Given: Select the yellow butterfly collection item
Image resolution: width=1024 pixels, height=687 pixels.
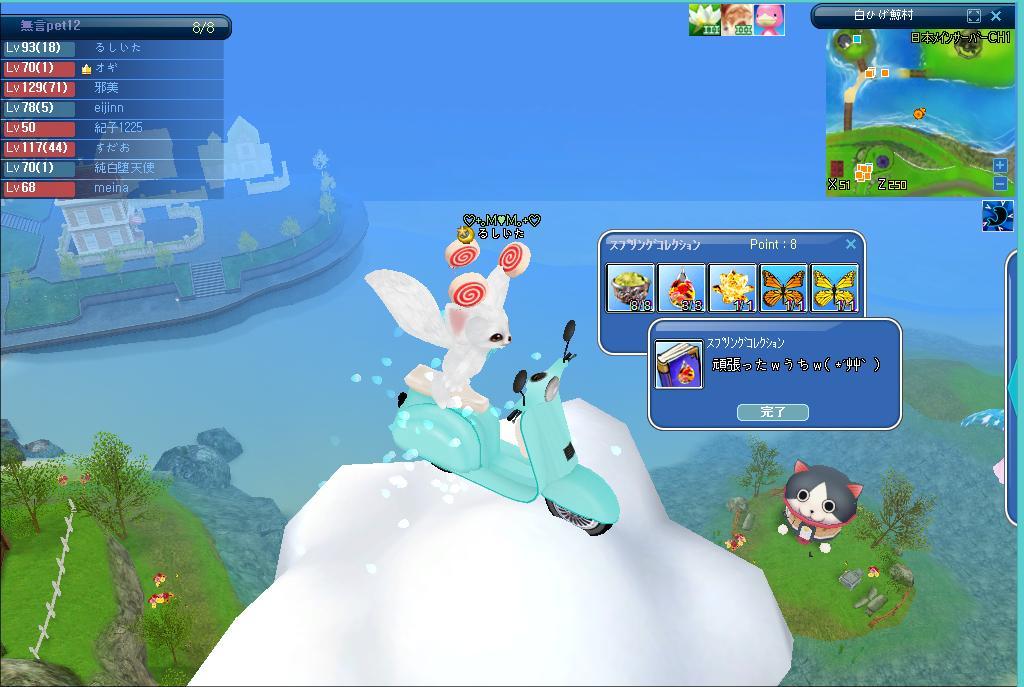Looking at the screenshot, I should click(x=835, y=288).
